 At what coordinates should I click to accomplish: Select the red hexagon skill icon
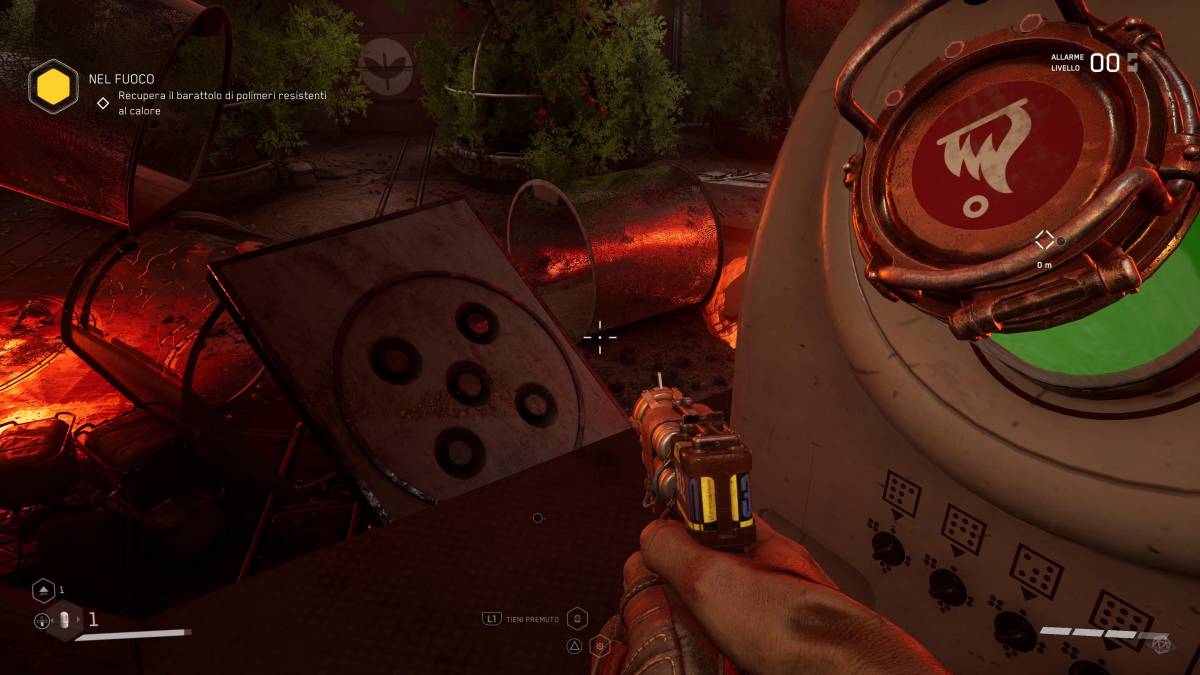(600, 646)
